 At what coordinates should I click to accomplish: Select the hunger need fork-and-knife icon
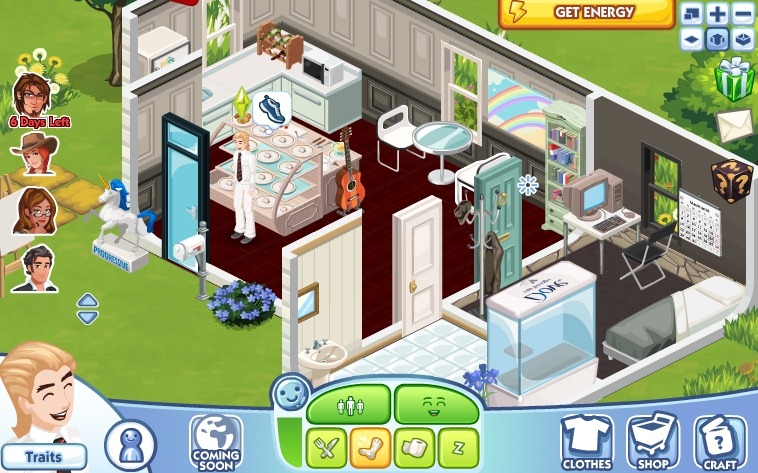pyautogui.click(x=326, y=446)
